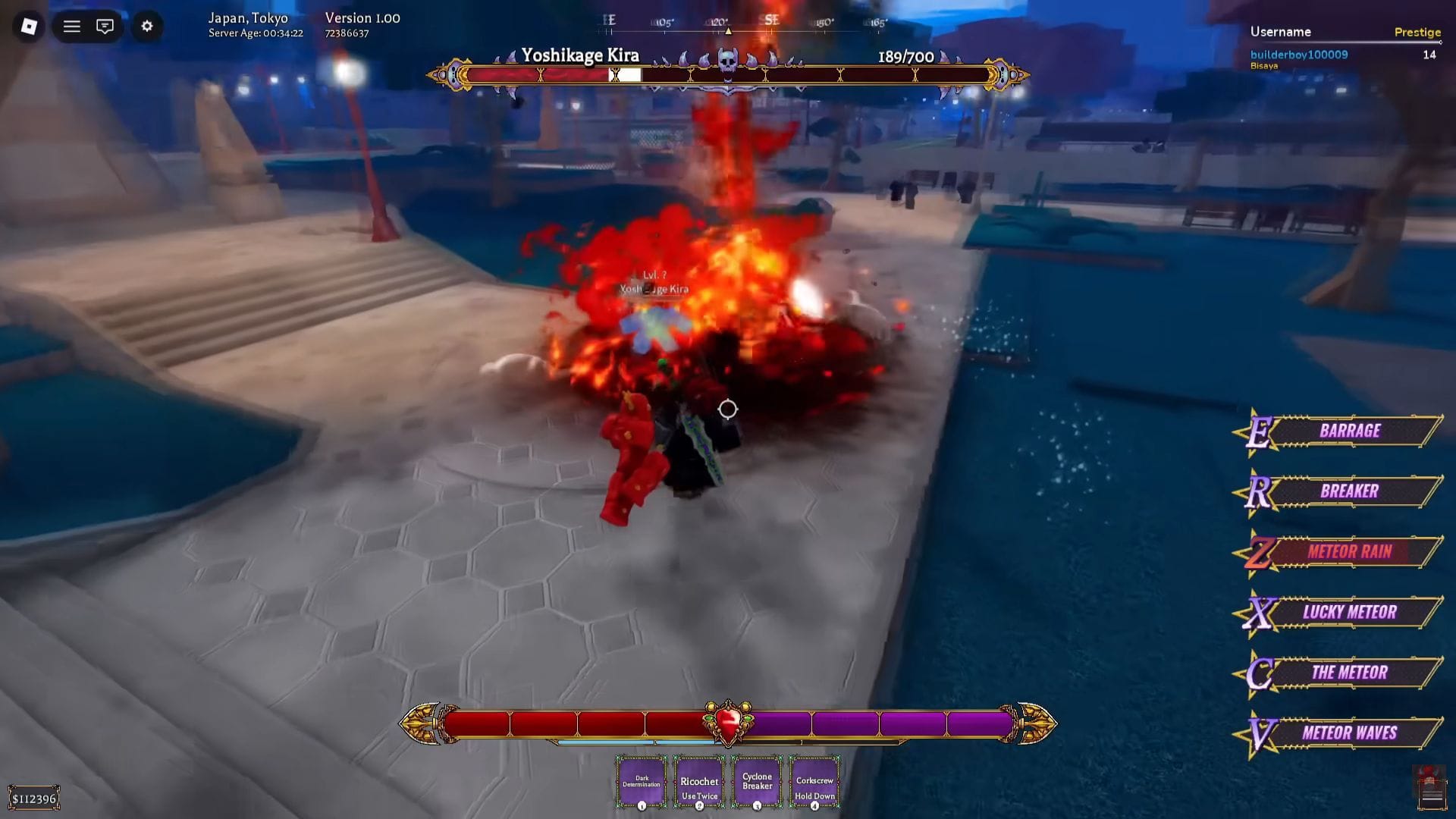Tap the Dark Determination skill card
This screenshot has width=1456, height=819.
click(x=641, y=783)
